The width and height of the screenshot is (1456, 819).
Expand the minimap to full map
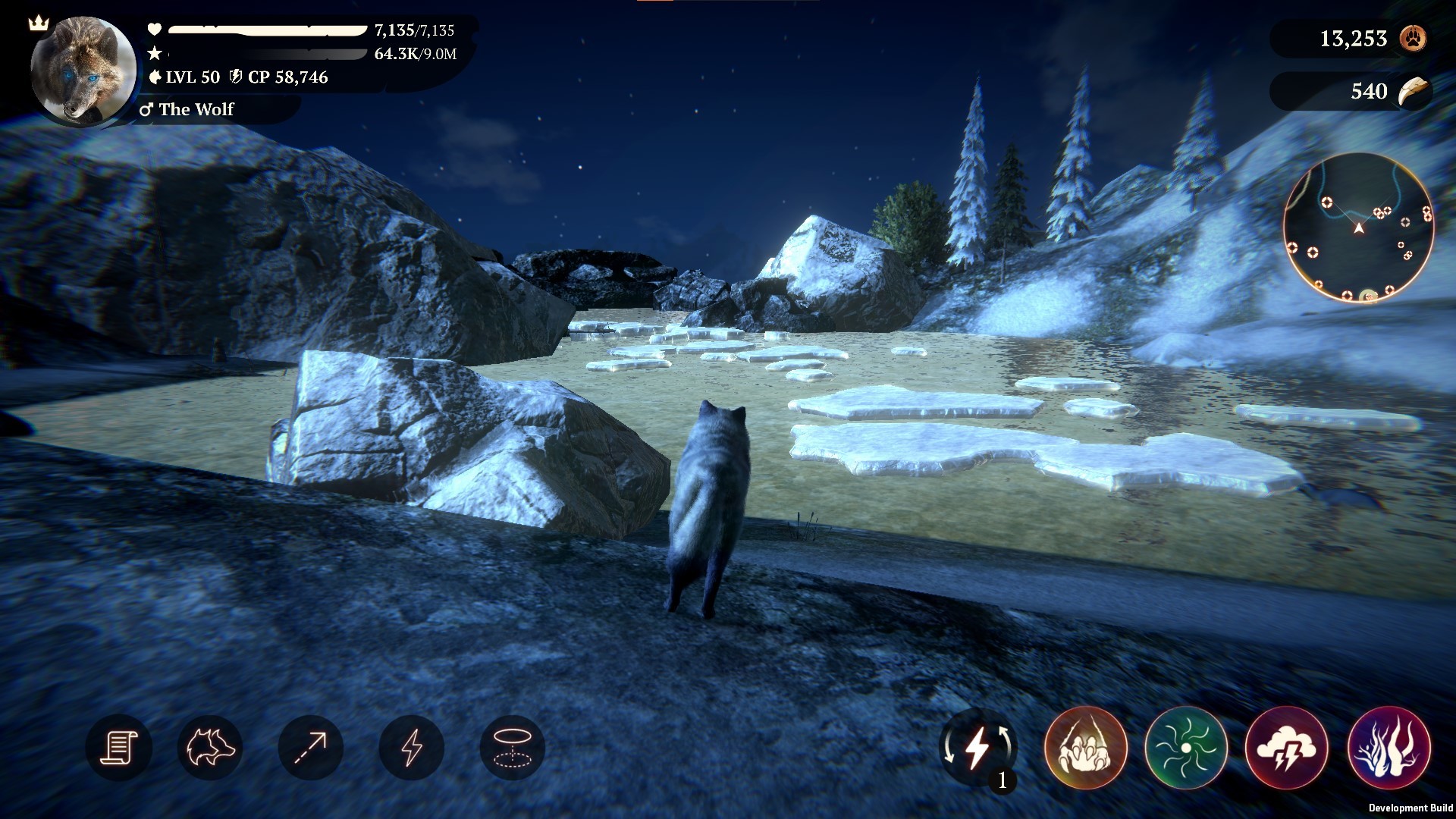coord(1357,235)
